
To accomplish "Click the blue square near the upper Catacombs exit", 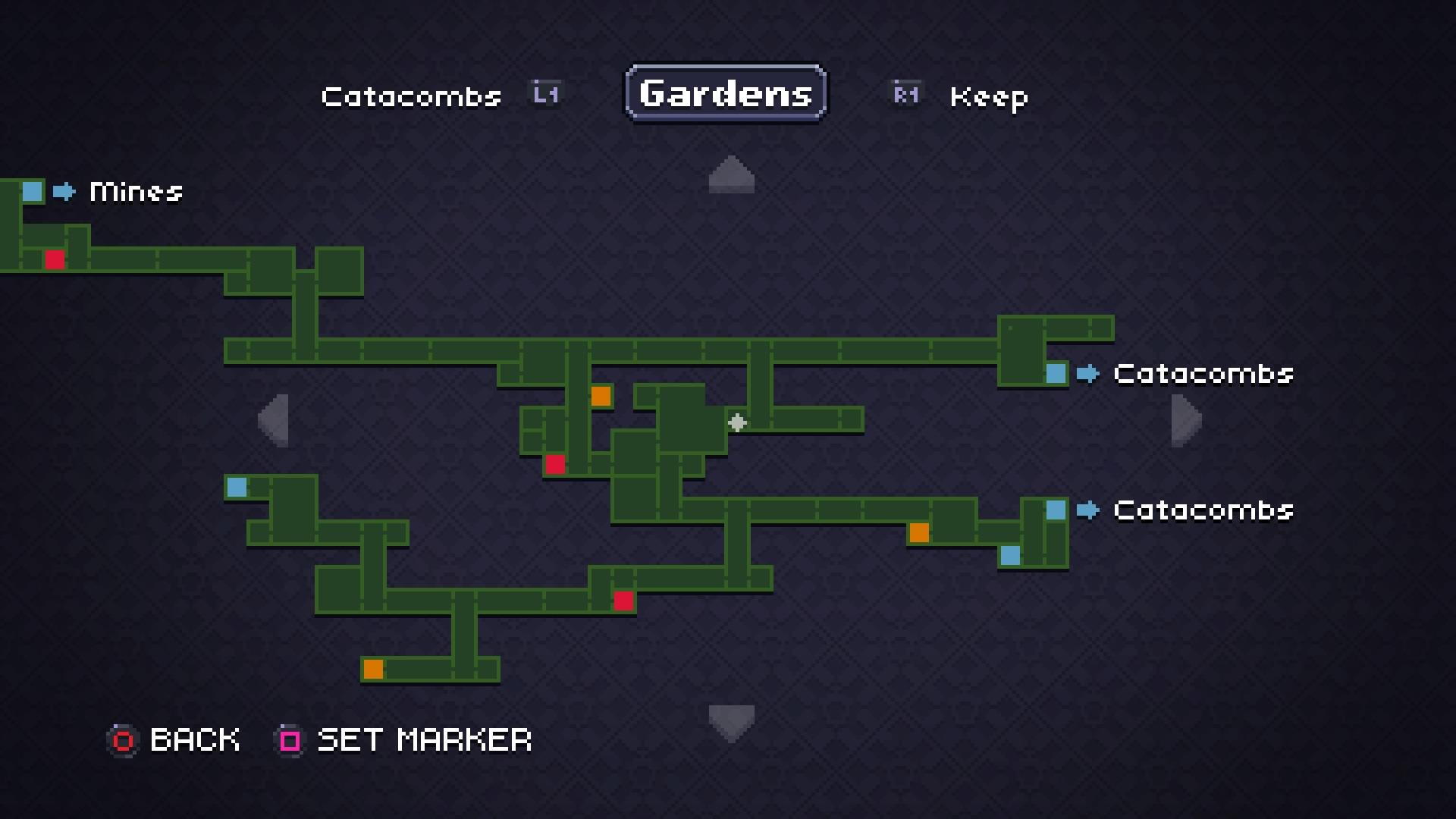I will 1056,373.
